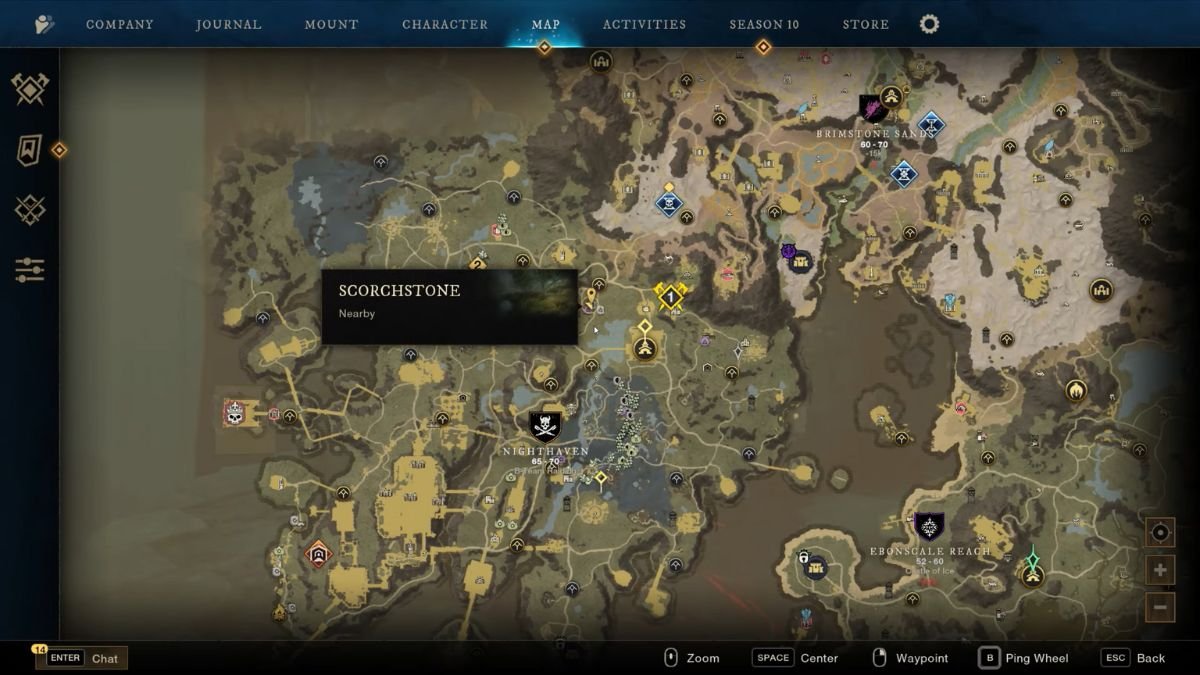Zoom out with the minus button

click(1160, 606)
